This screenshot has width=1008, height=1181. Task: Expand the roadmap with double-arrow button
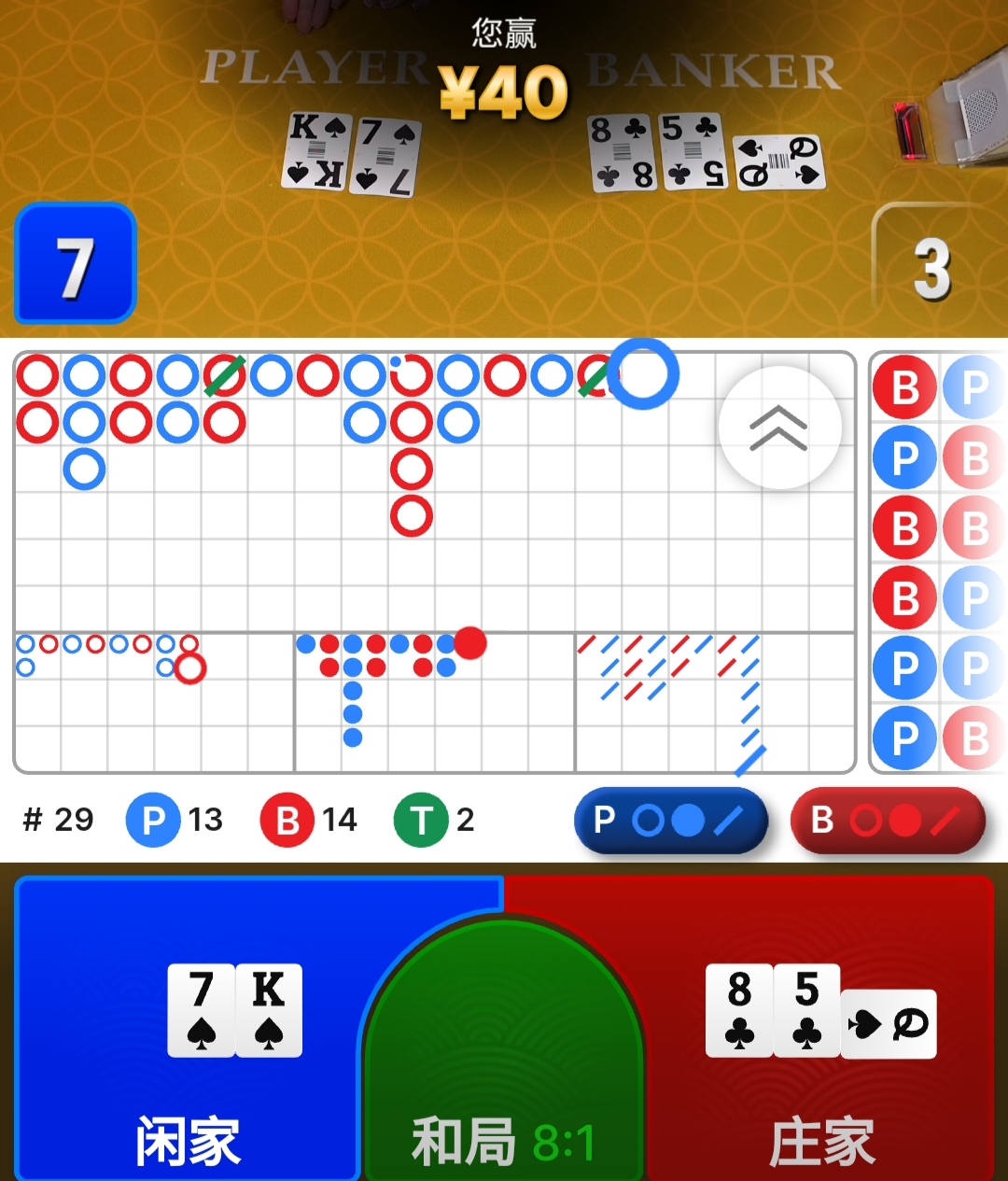click(x=779, y=428)
